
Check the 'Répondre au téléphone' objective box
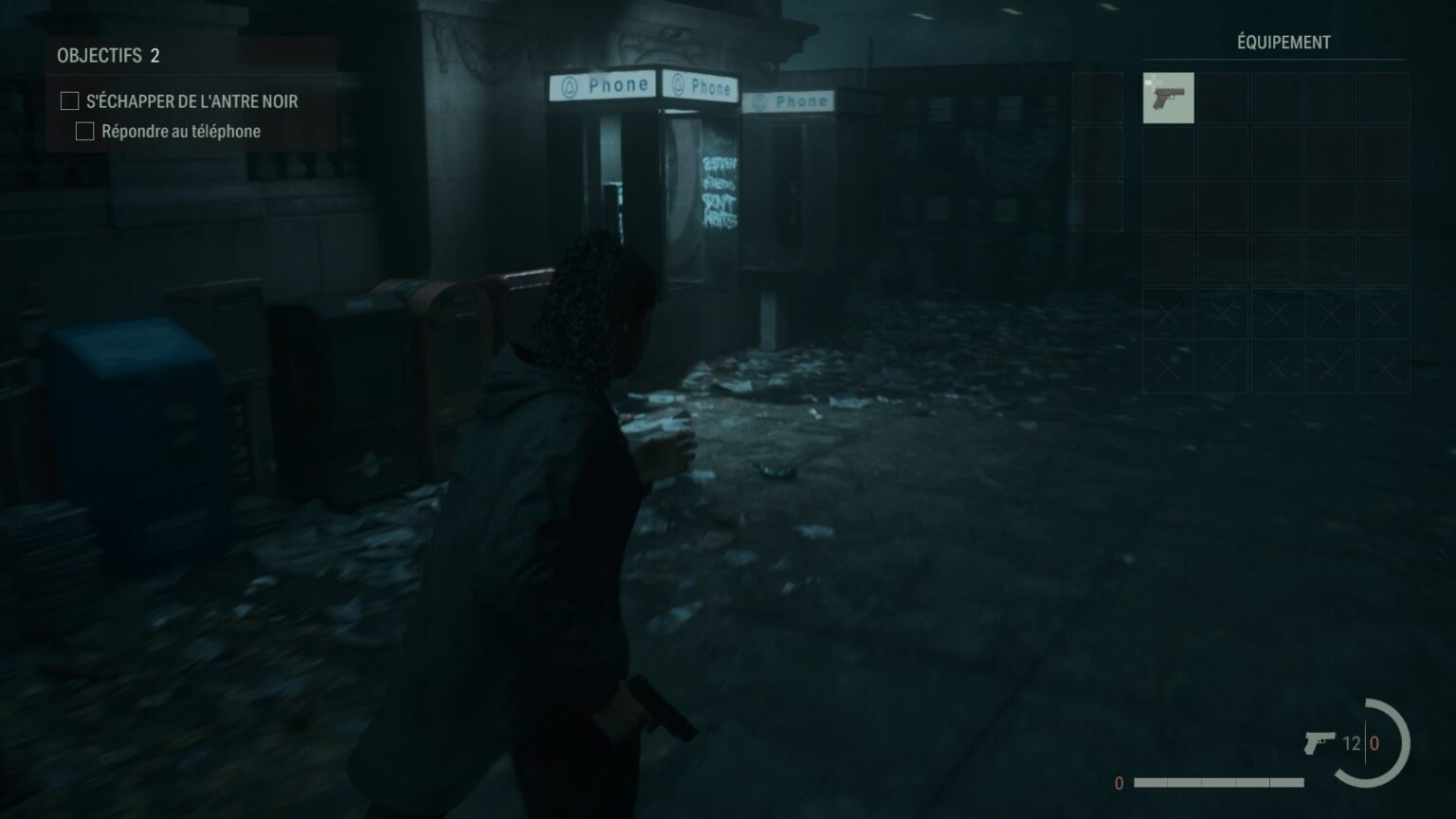click(83, 132)
